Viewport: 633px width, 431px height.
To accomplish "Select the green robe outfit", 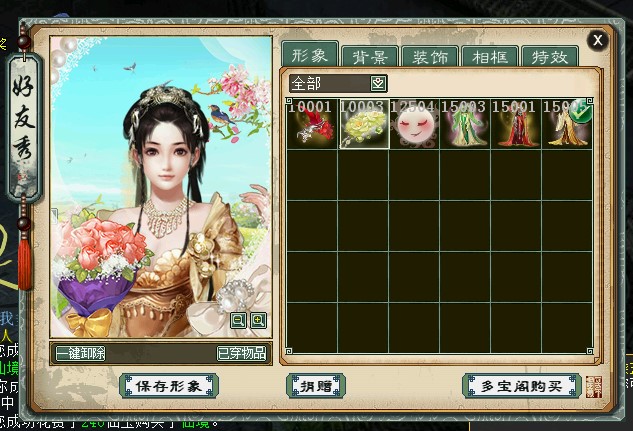I will tap(465, 125).
